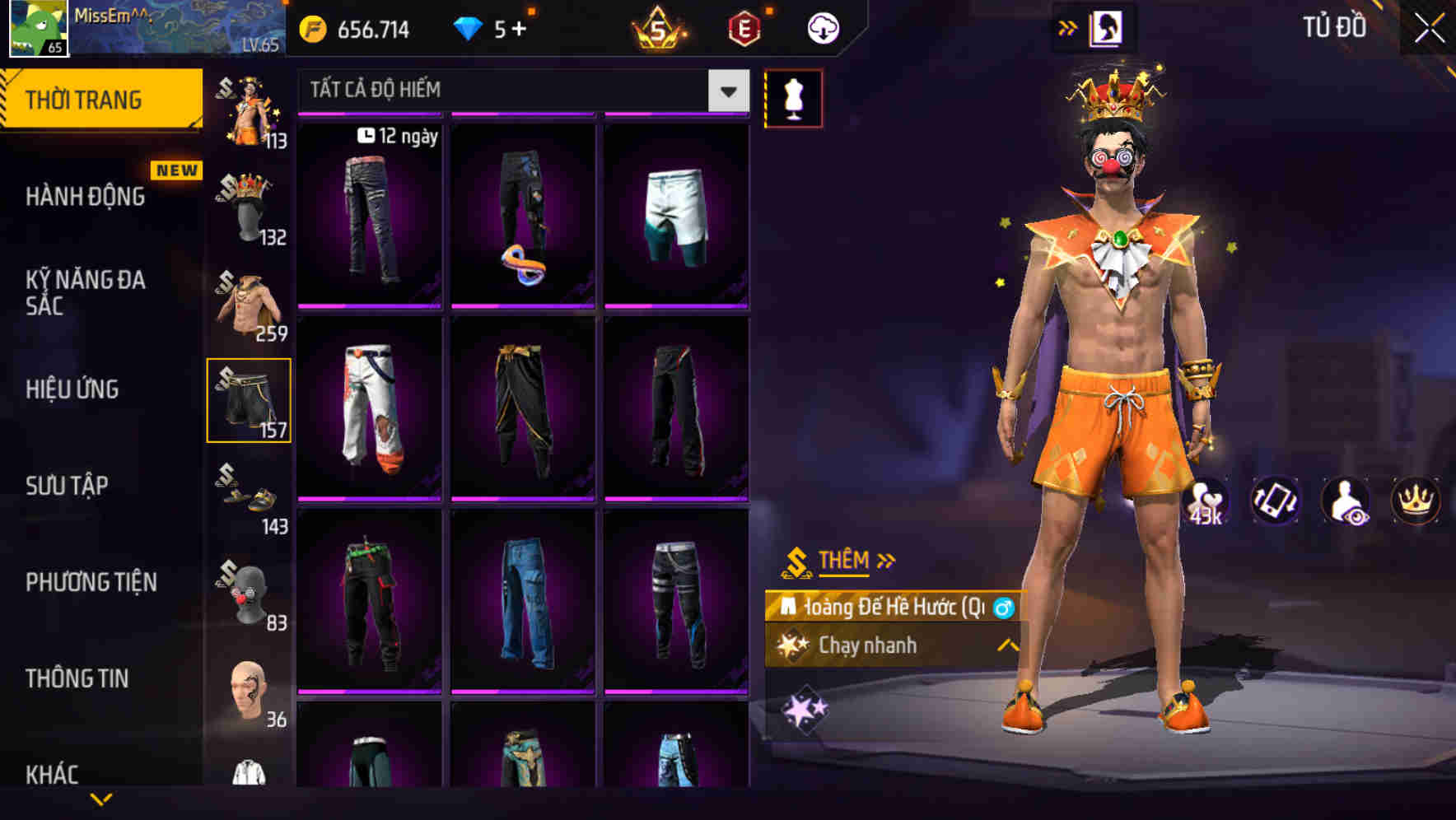Select the mannequin preview icon
The image size is (1456, 820).
tap(793, 96)
